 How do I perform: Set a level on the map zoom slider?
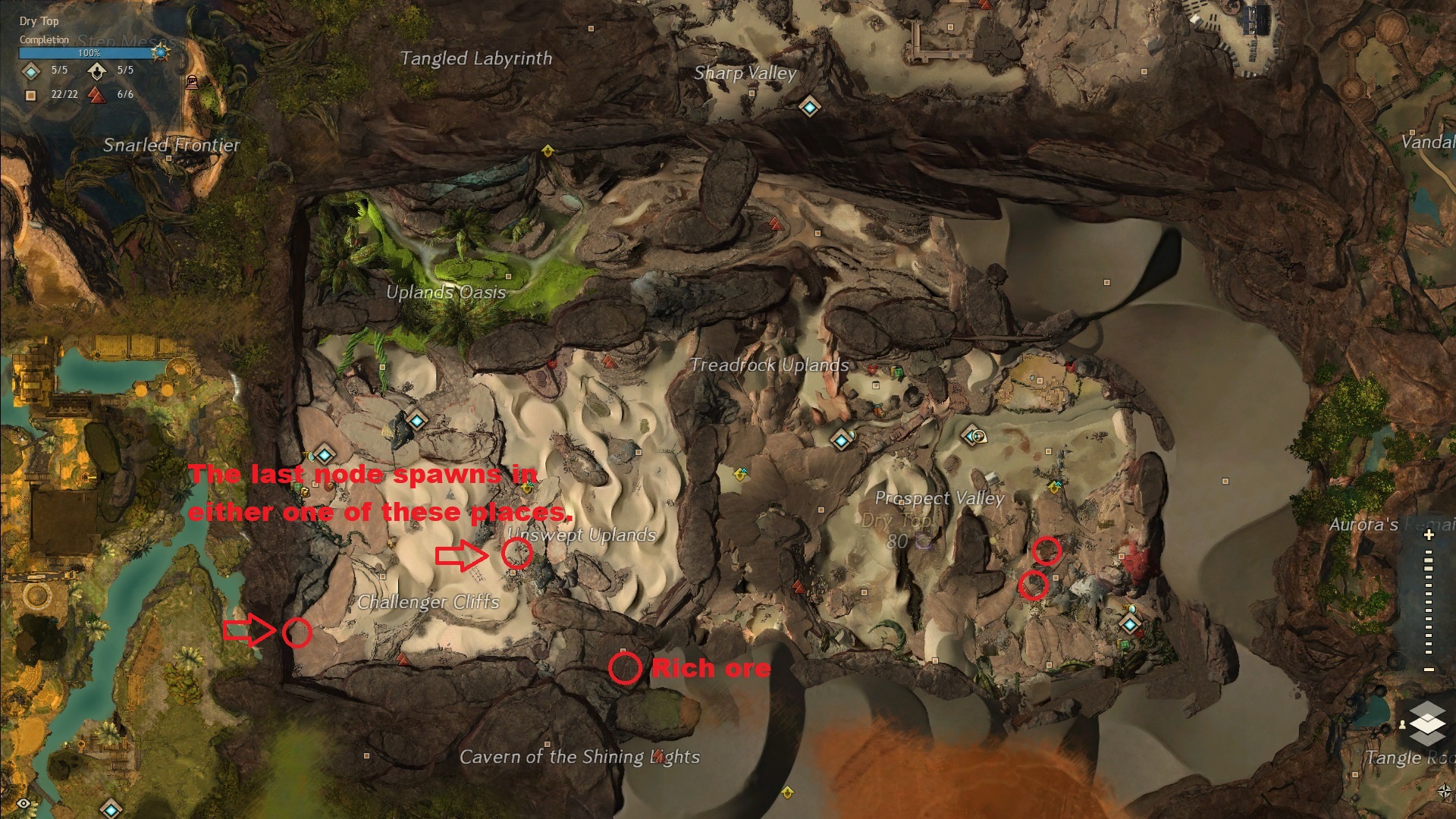point(1429,603)
